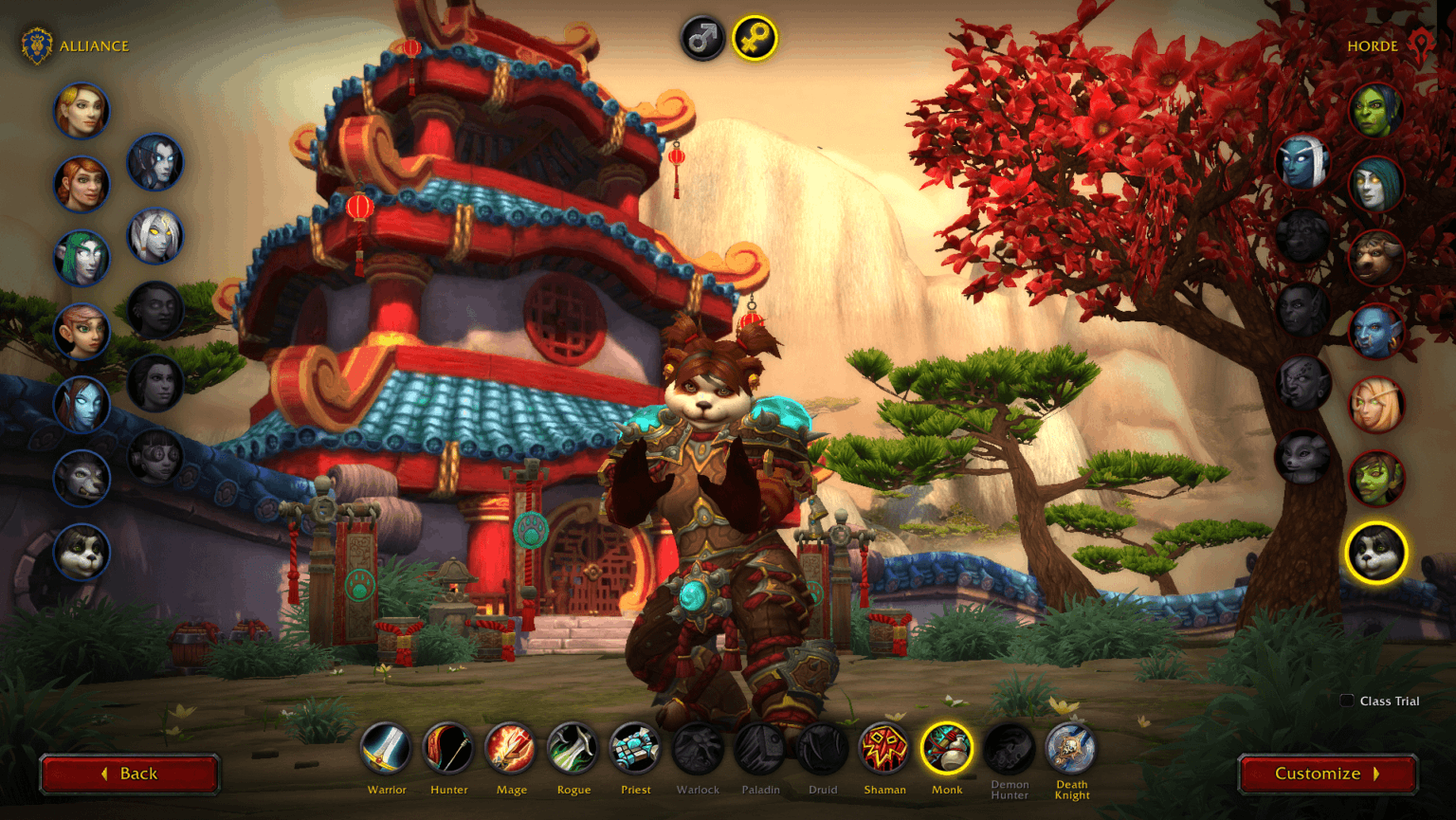Switch to the male gender symbol
Screen dimensions: 1456x820
[x=702, y=40]
